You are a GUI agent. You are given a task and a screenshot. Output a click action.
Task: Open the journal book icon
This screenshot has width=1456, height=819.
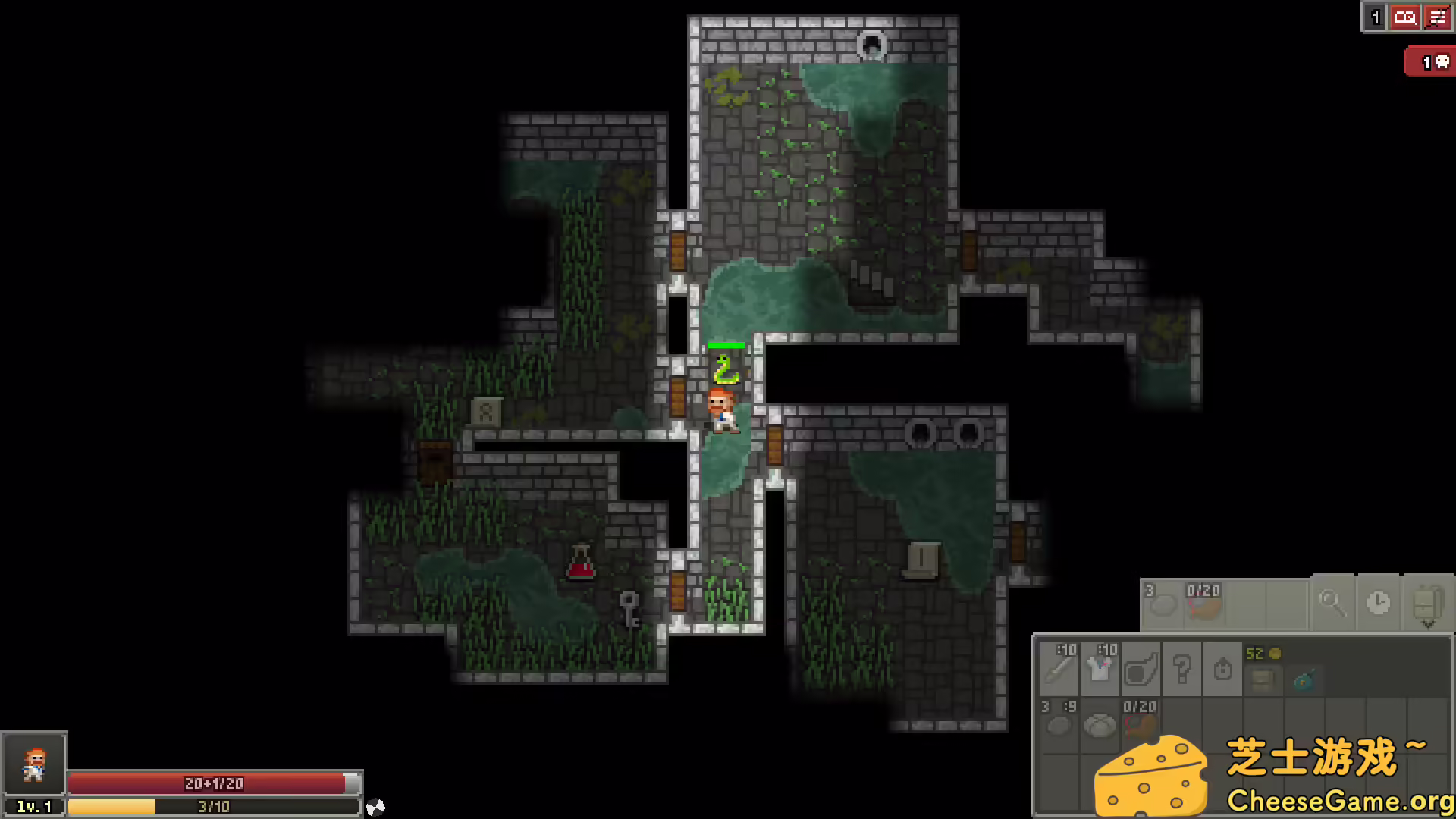click(1405, 17)
